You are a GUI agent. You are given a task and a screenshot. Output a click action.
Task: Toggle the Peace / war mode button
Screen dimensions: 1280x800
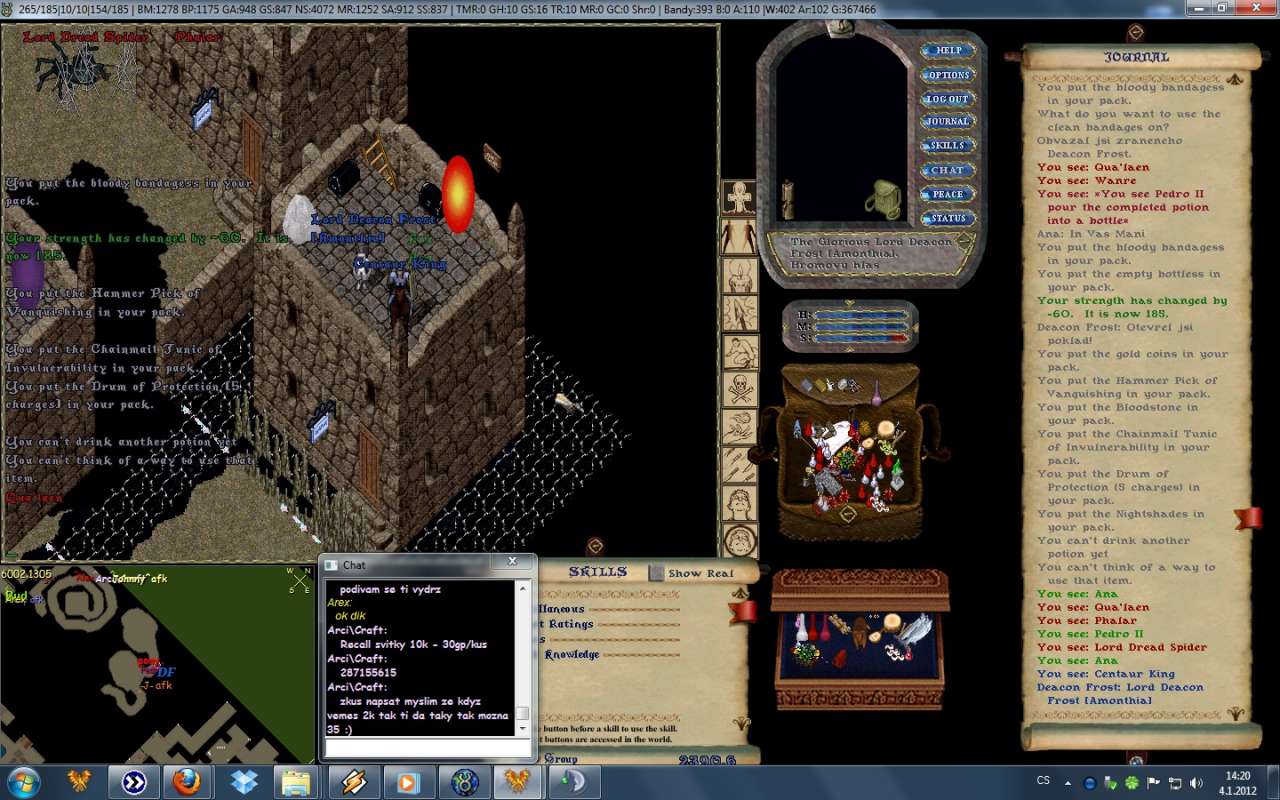click(x=947, y=194)
